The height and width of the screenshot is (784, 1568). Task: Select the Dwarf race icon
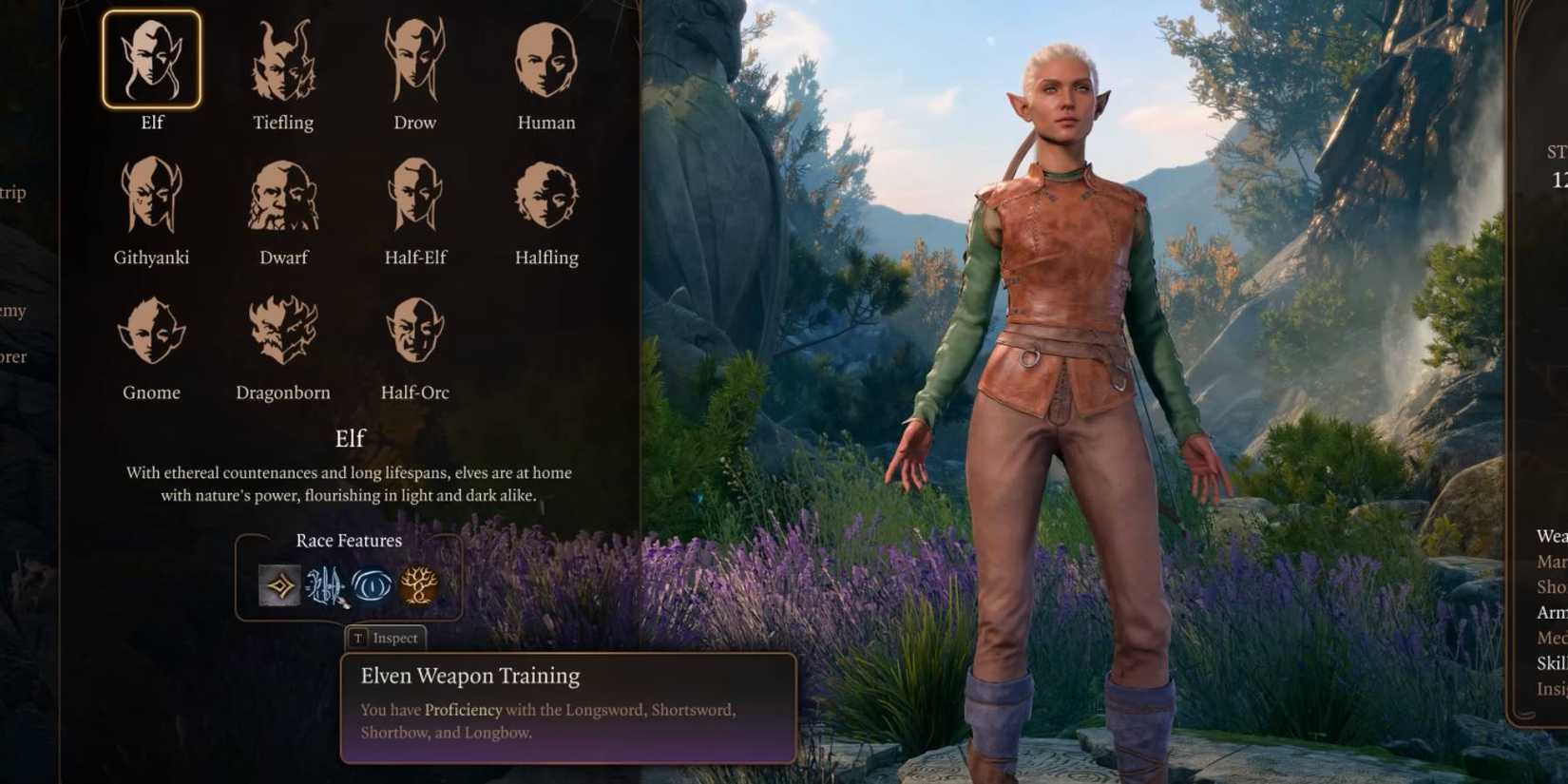click(x=281, y=193)
